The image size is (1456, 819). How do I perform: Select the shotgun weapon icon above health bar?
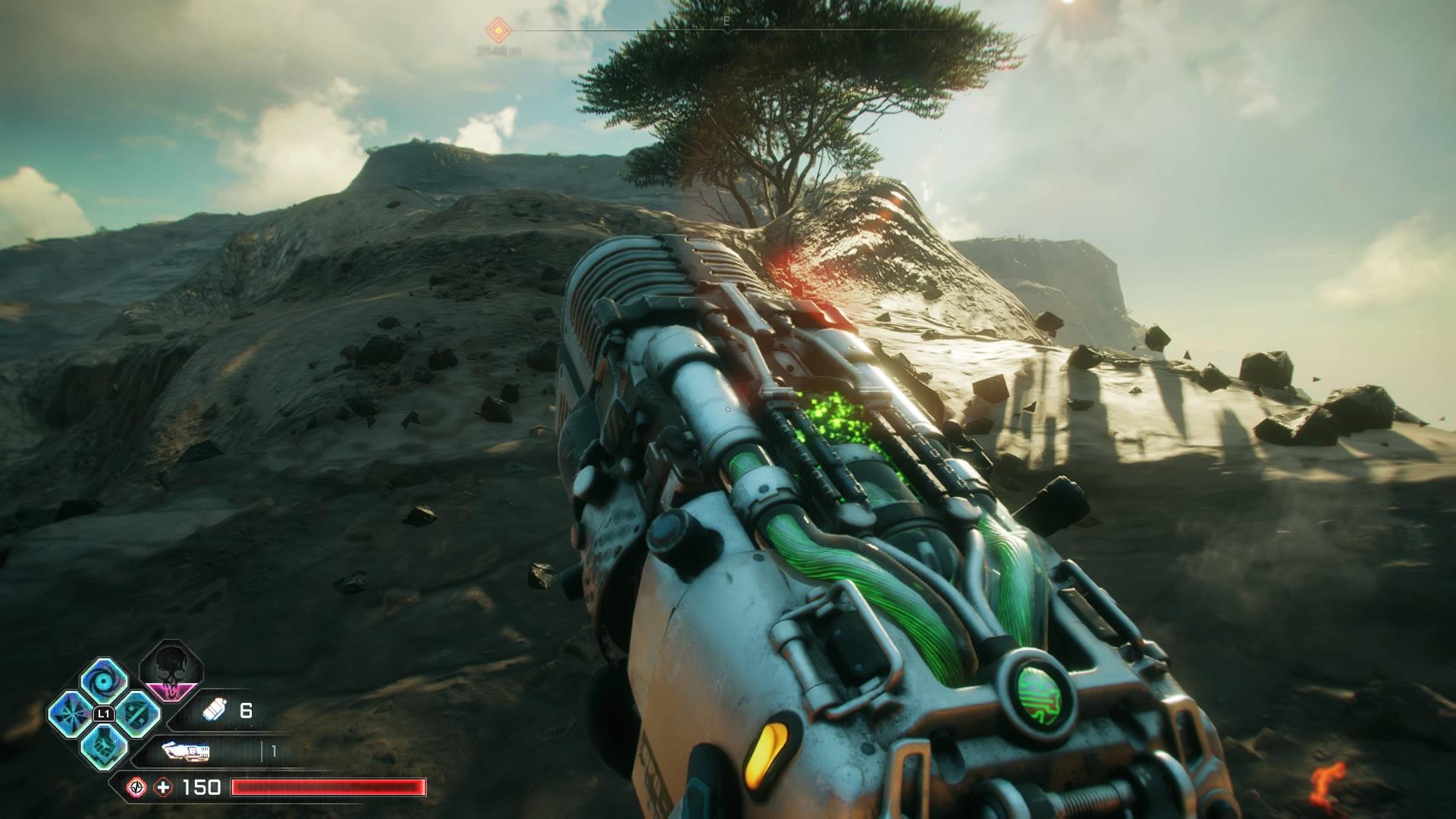[184, 752]
